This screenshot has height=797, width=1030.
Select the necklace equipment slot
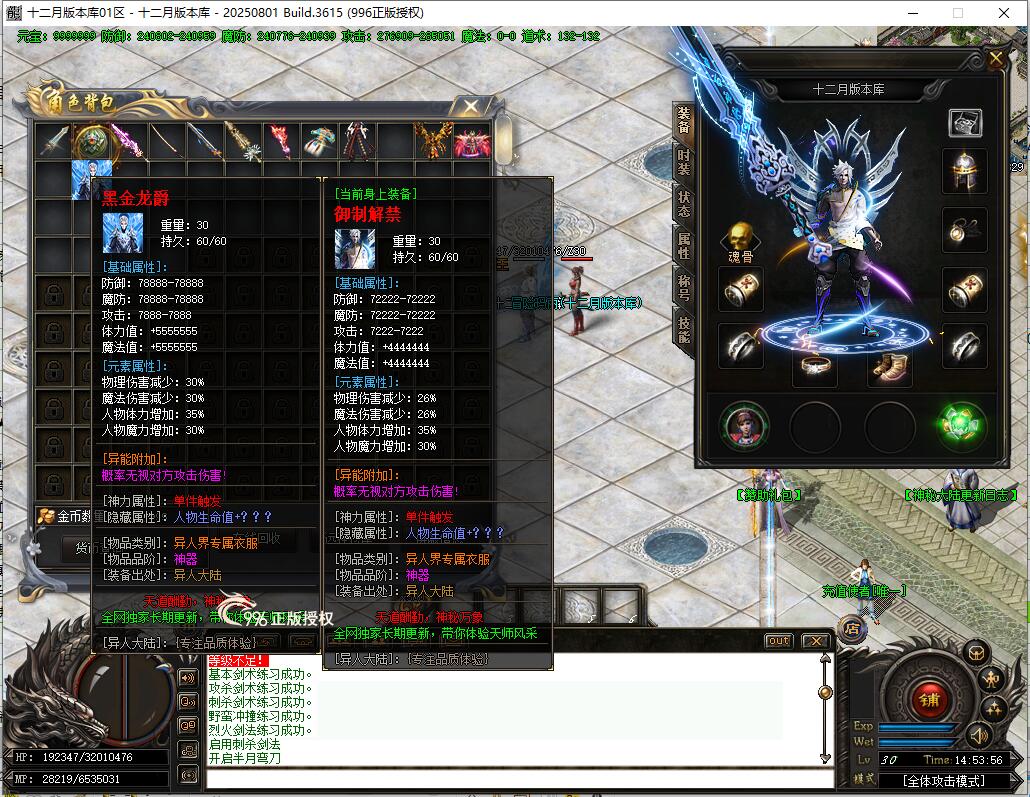coord(965,230)
